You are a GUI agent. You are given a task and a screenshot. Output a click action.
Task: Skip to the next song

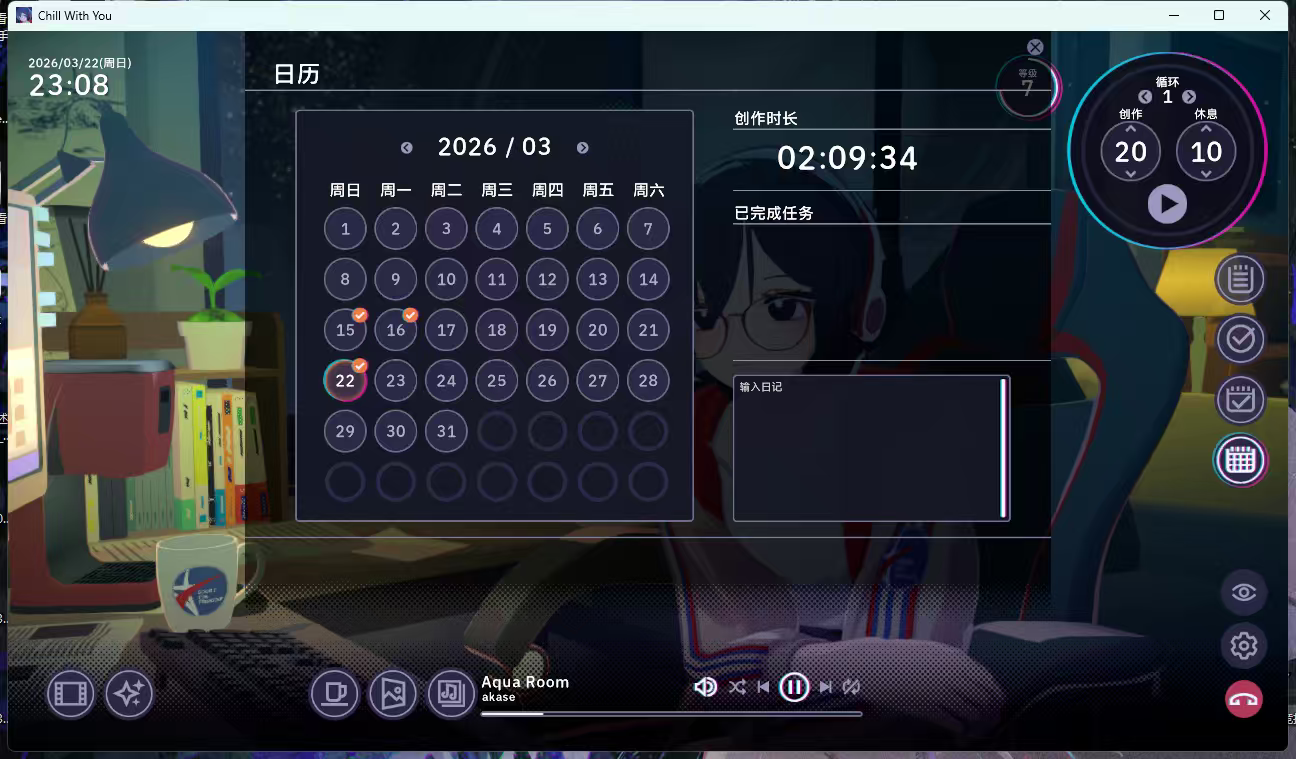pos(826,687)
